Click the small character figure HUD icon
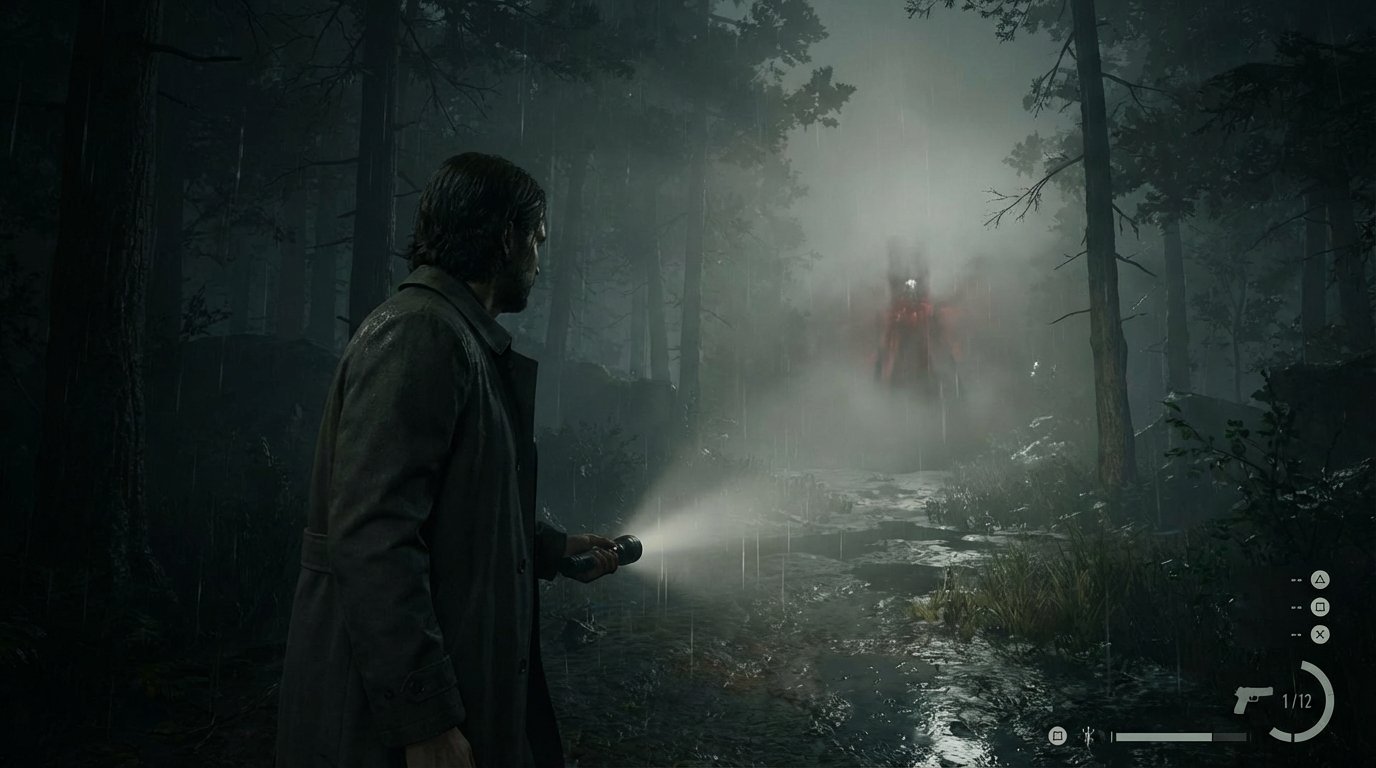 pyautogui.click(x=1088, y=736)
